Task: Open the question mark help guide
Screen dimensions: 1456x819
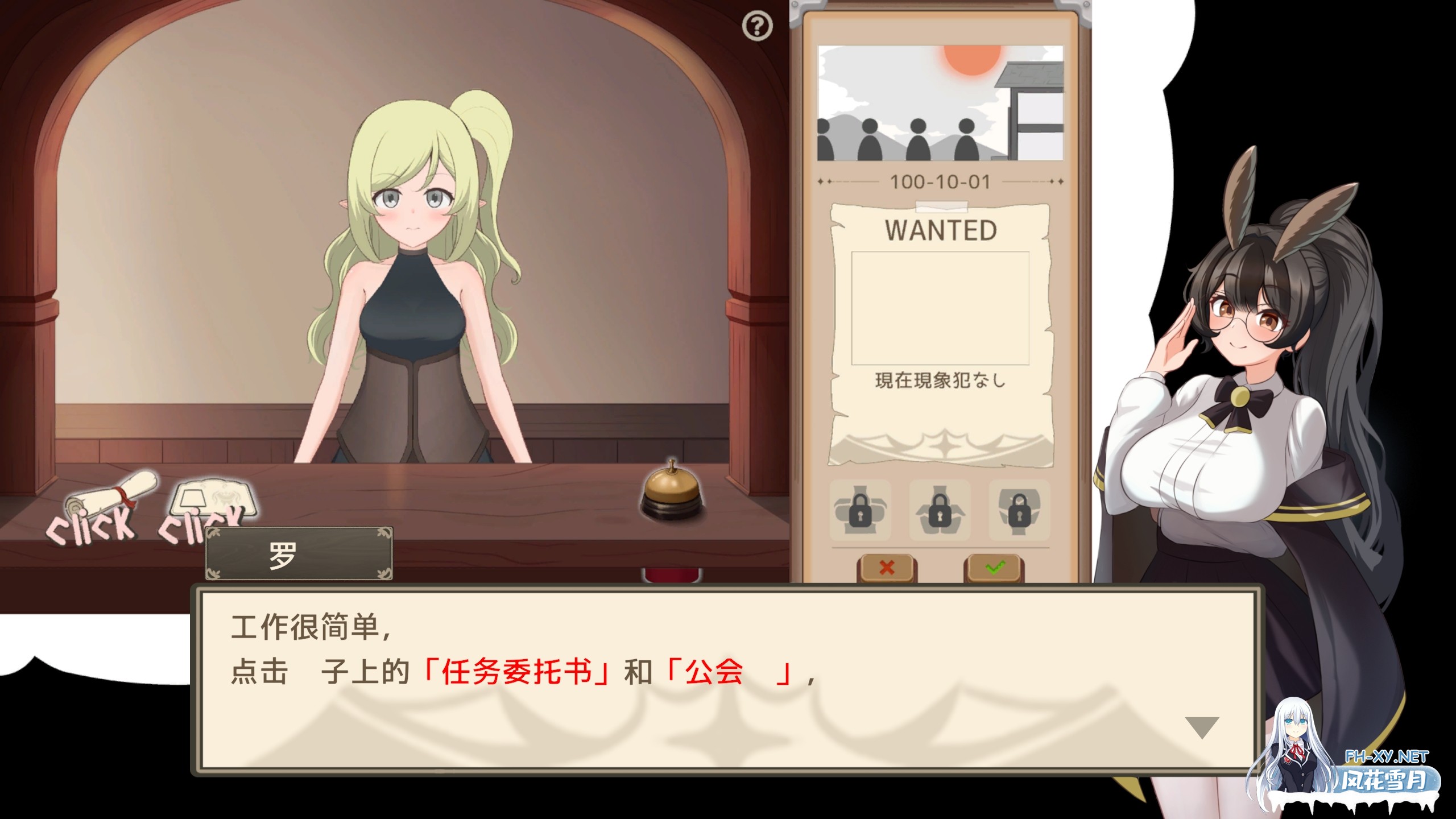Action: point(758,25)
